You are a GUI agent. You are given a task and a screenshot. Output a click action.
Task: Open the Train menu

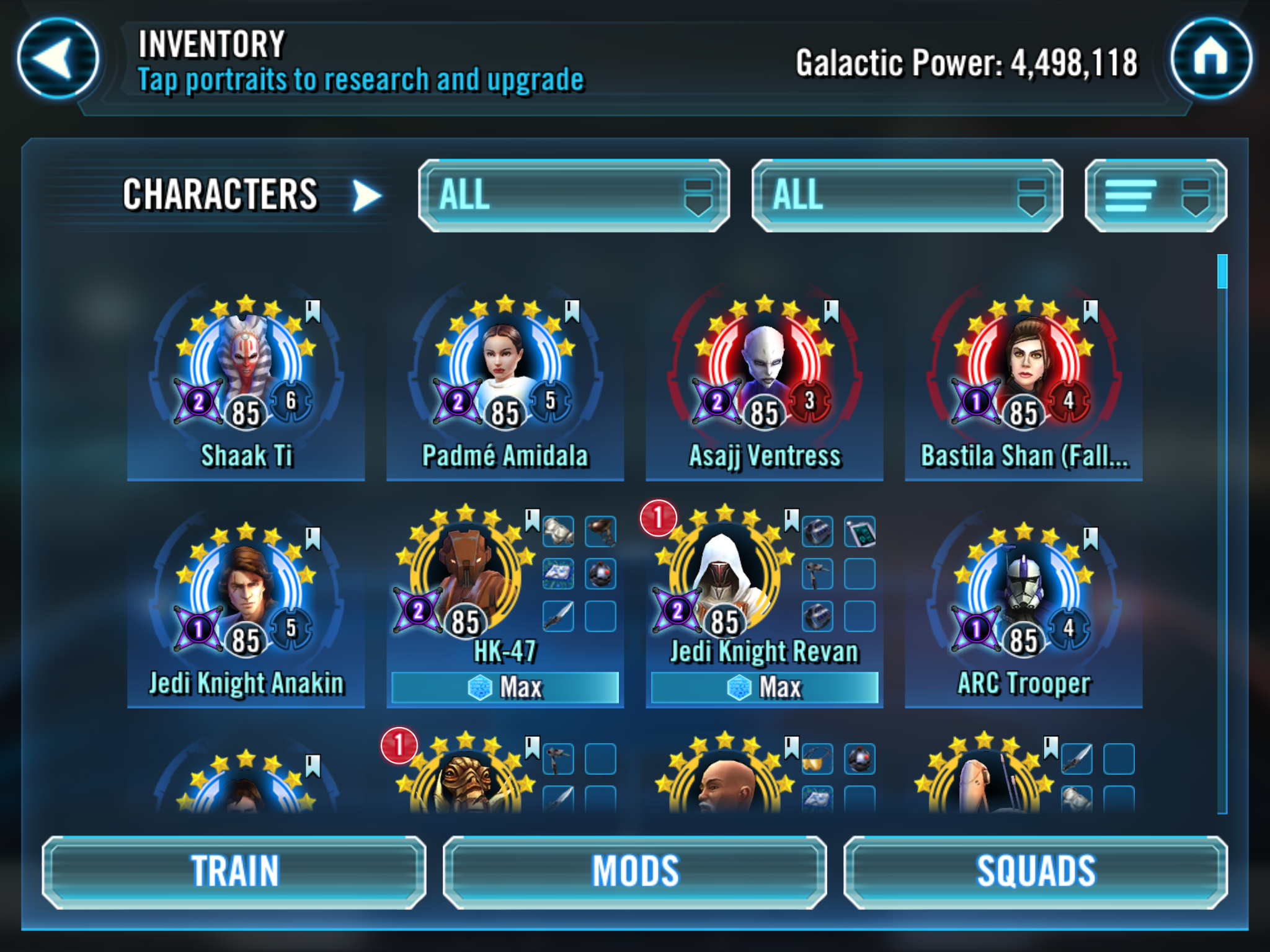pos(234,872)
